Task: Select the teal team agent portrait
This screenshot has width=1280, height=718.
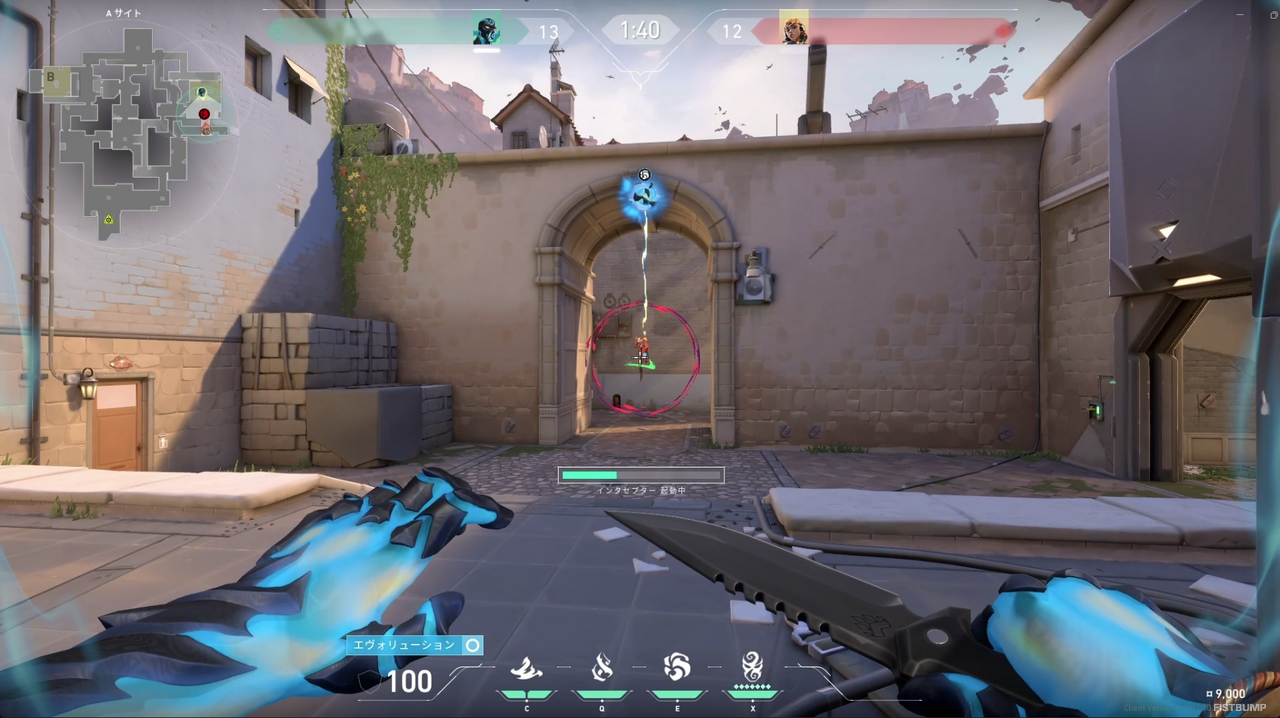Action: [x=486, y=30]
